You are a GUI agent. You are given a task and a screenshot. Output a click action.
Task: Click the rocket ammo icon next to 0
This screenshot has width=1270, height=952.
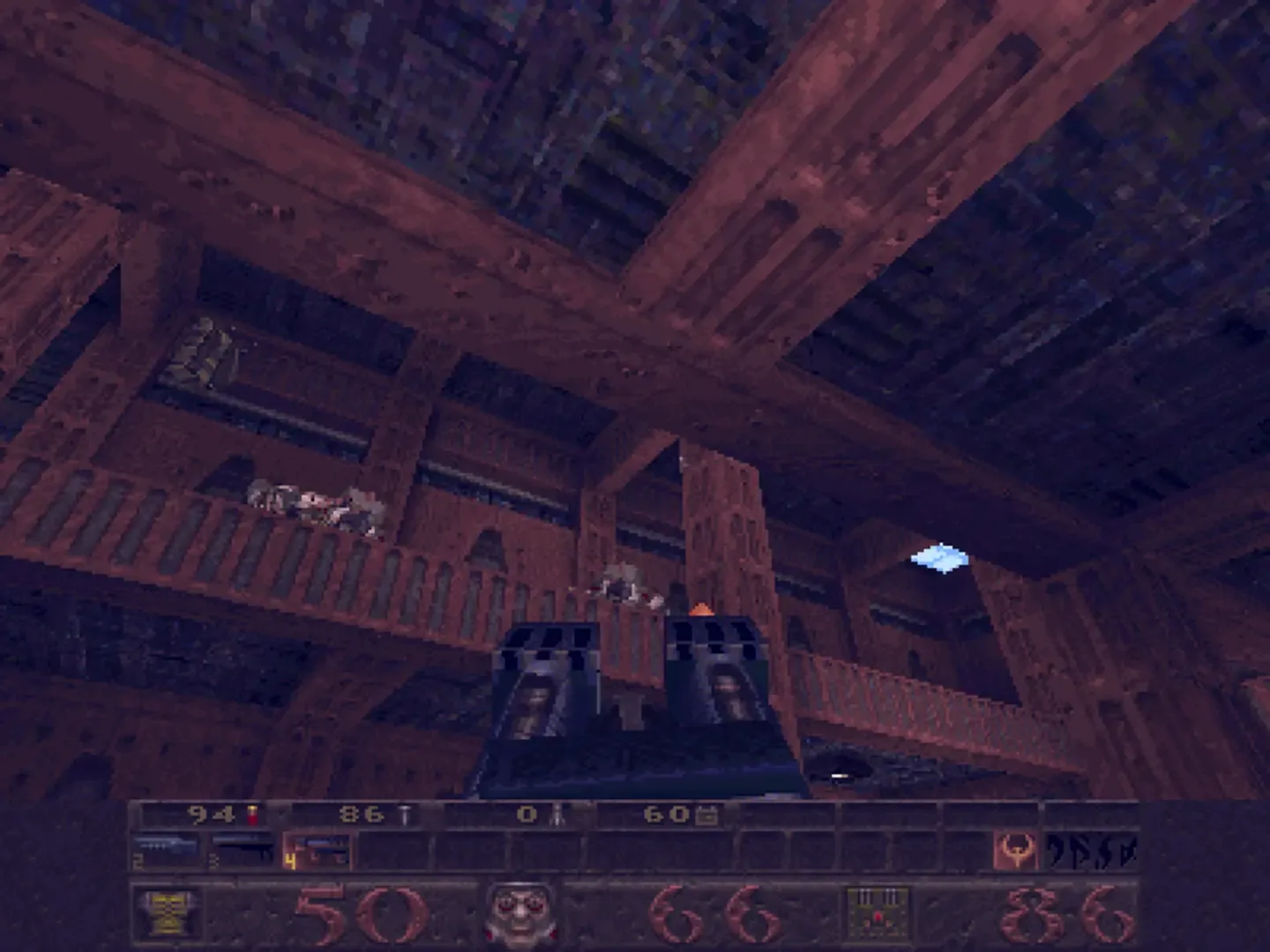[x=556, y=815]
